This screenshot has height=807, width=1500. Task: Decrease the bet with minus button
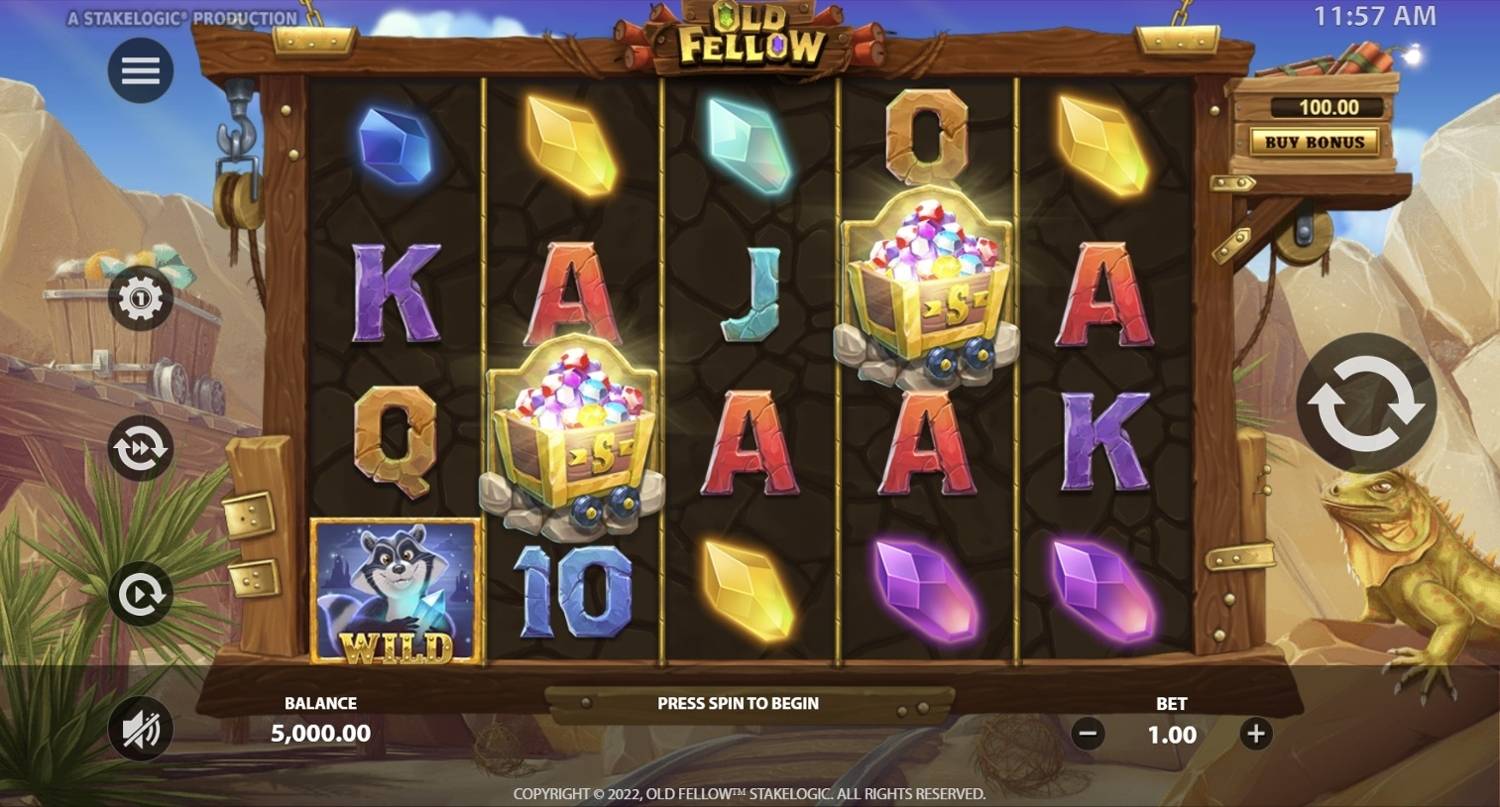click(1088, 734)
